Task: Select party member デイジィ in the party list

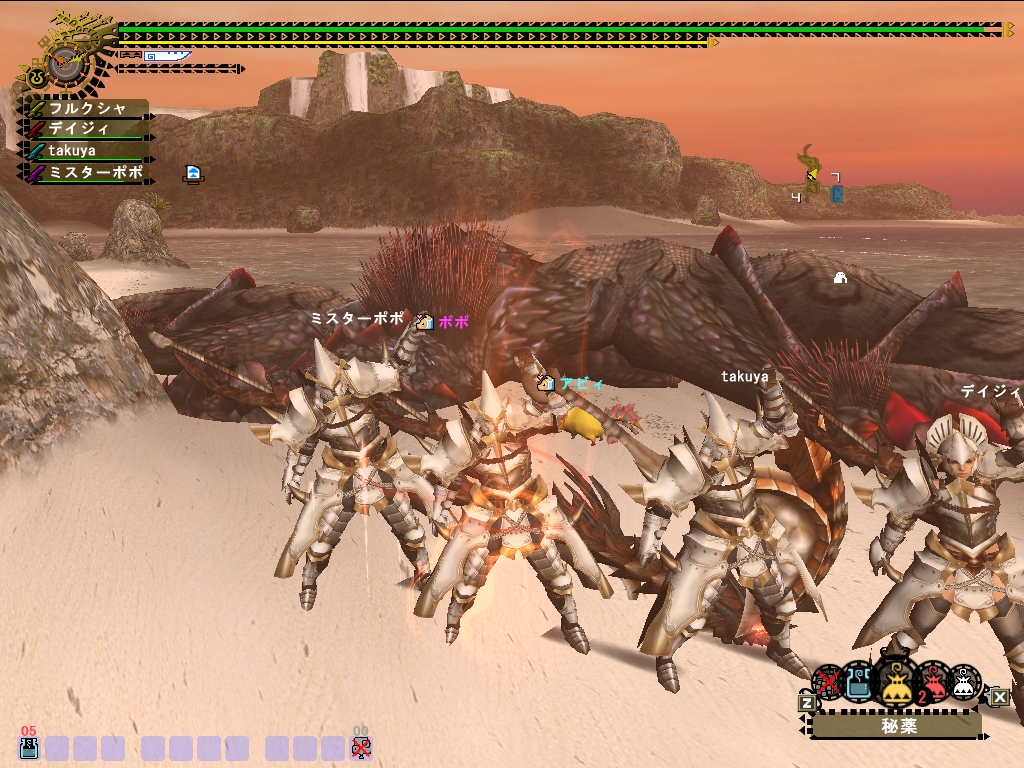Action: (x=90, y=129)
